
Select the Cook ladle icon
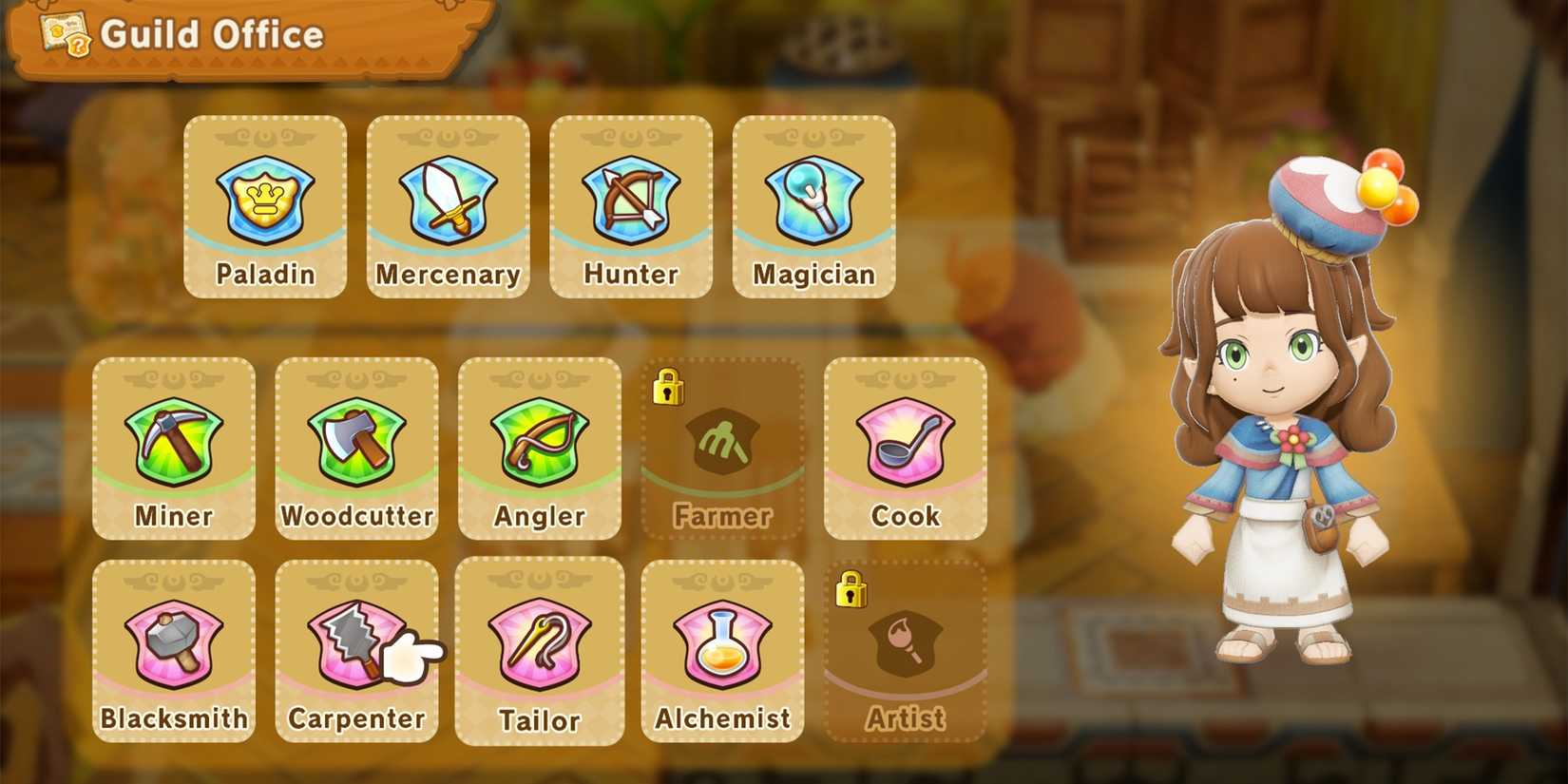[906, 443]
